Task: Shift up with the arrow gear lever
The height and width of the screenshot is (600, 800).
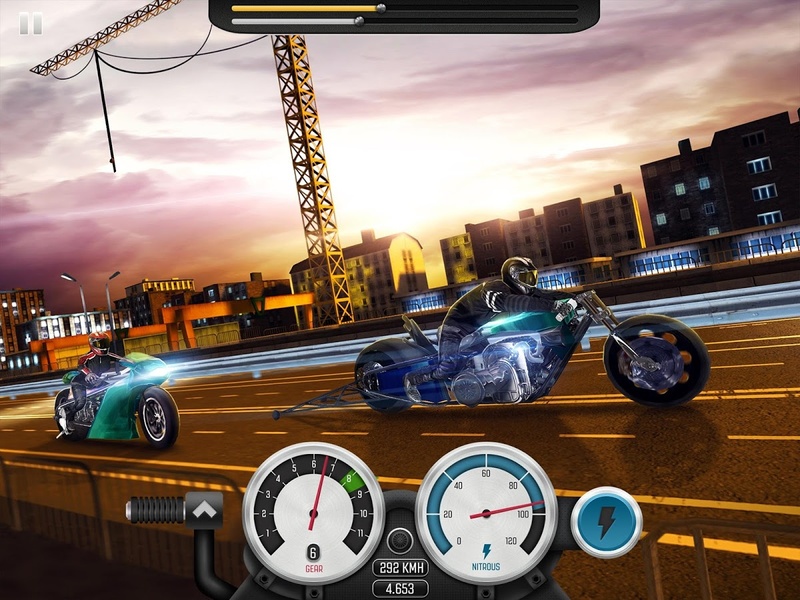Action: [206, 510]
